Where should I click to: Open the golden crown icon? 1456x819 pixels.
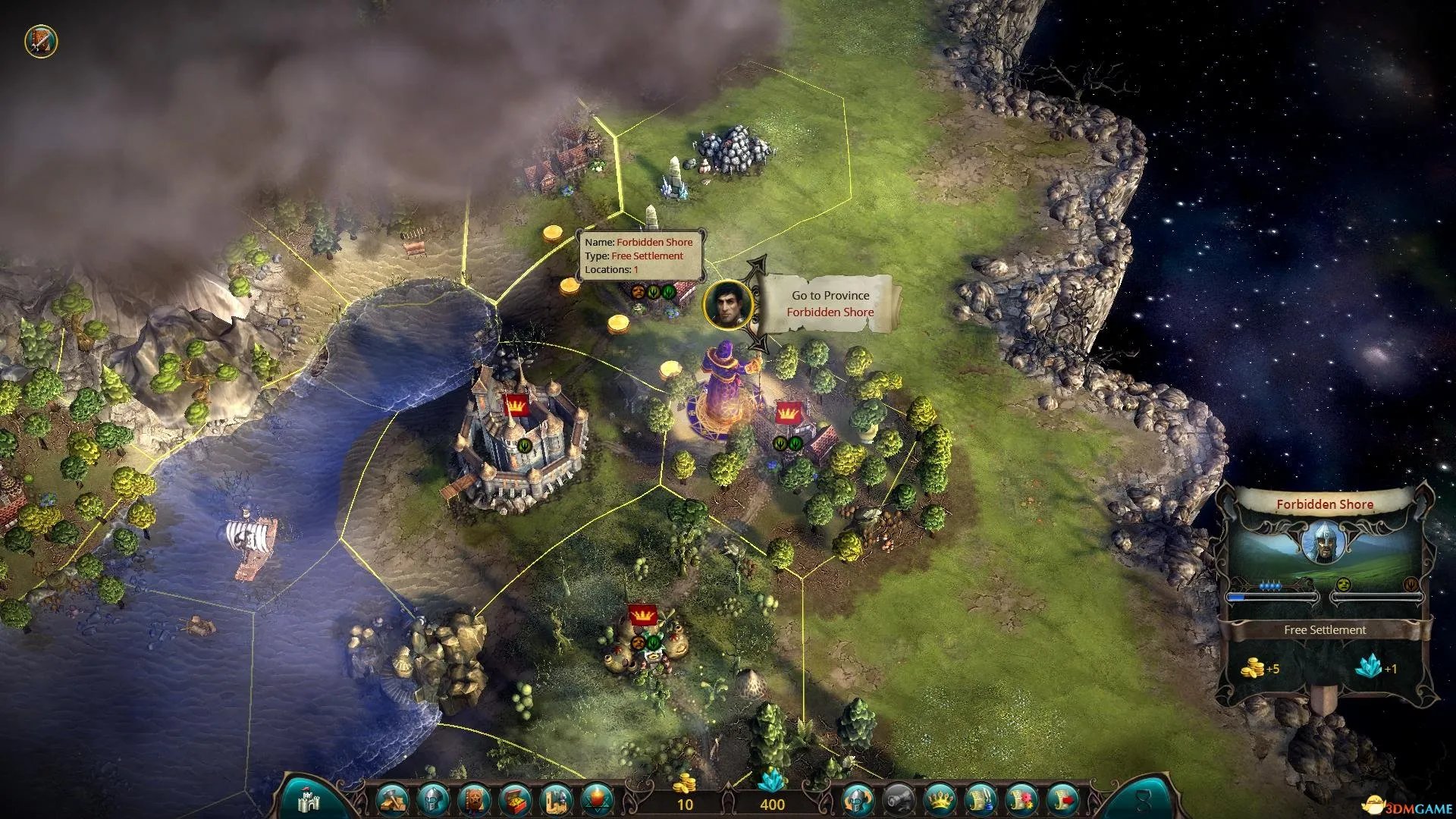point(940,800)
